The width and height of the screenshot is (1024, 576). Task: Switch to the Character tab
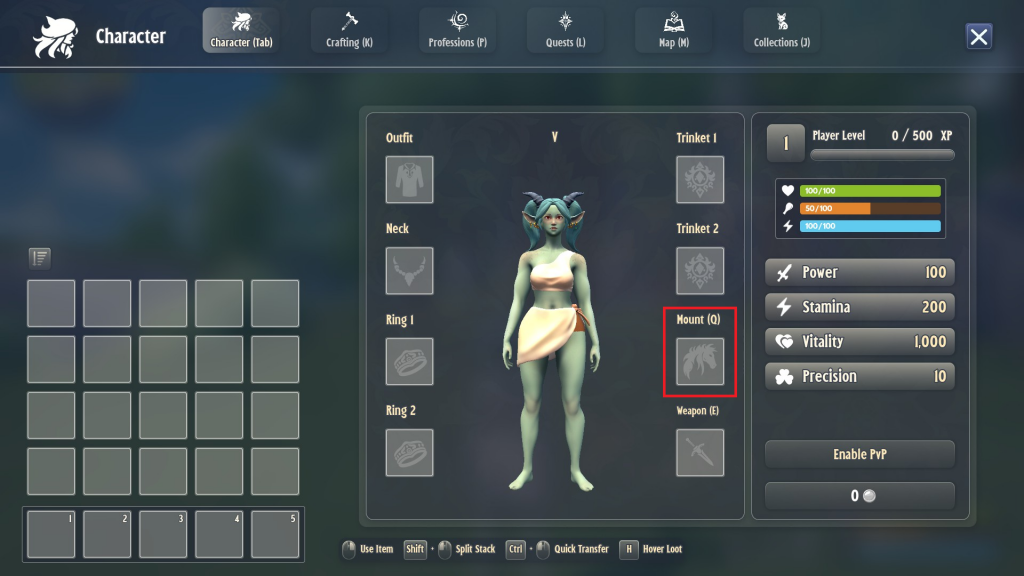pyautogui.click(x=241, y=30)
